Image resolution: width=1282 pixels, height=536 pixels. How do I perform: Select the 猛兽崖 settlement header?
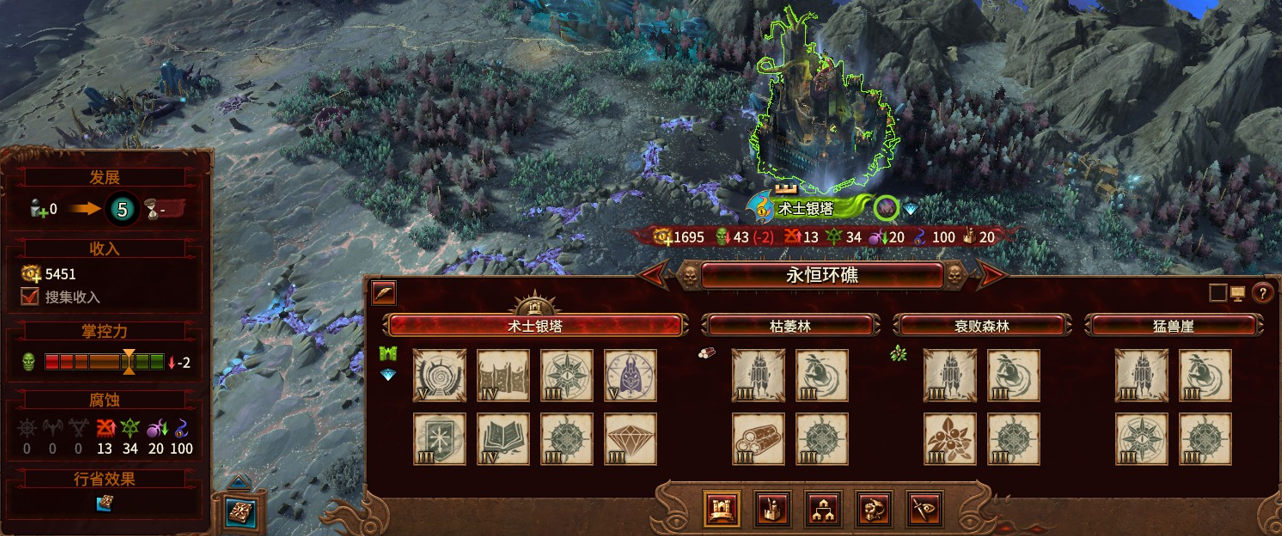click(x=1173, y=326)
